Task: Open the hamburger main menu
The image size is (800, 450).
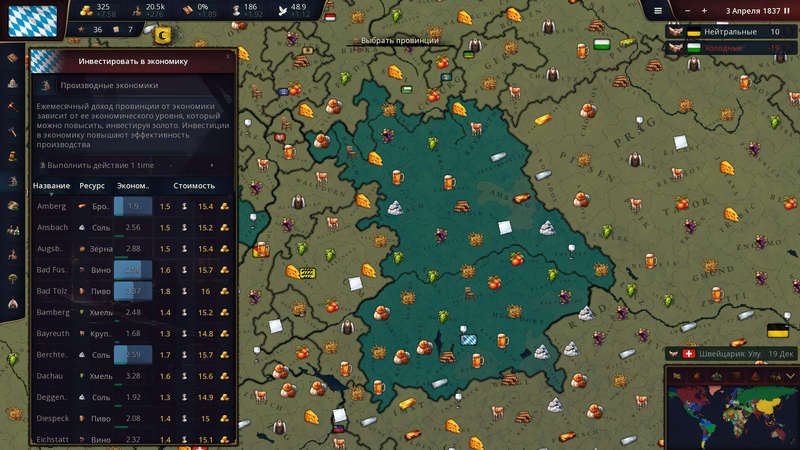Action: [657, 10]
